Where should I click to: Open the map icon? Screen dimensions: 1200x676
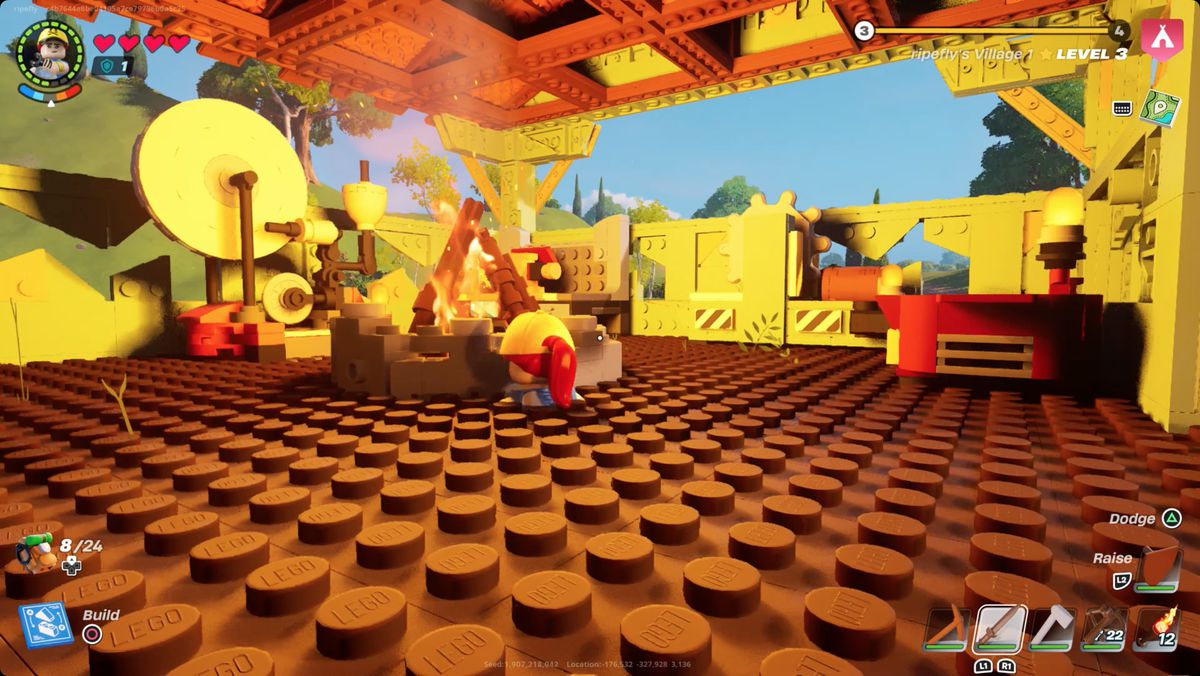point(1160,108)
